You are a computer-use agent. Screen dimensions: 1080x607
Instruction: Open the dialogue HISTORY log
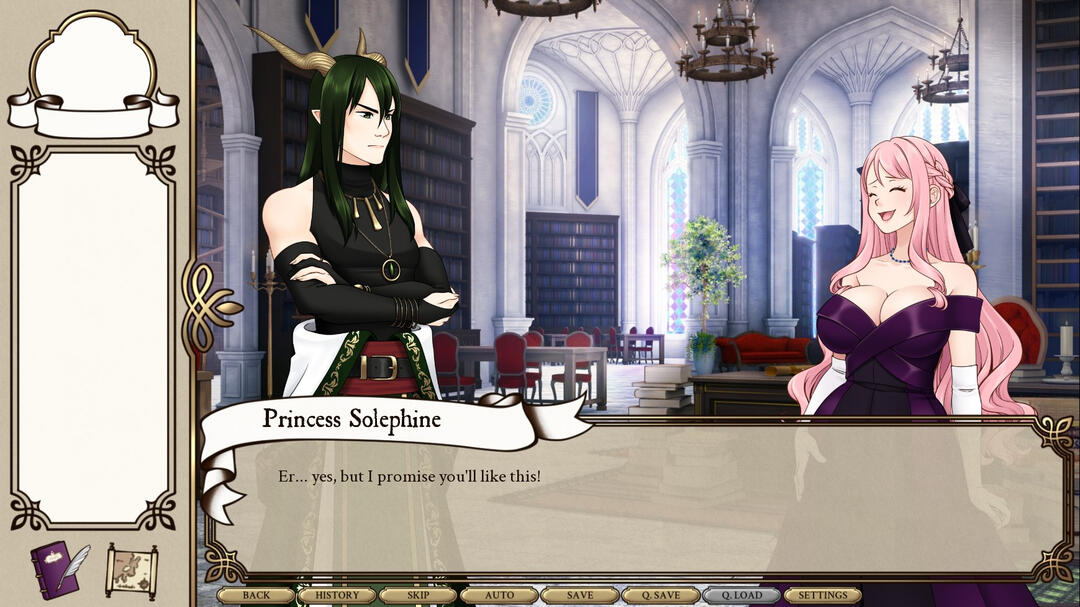[337, 595]
